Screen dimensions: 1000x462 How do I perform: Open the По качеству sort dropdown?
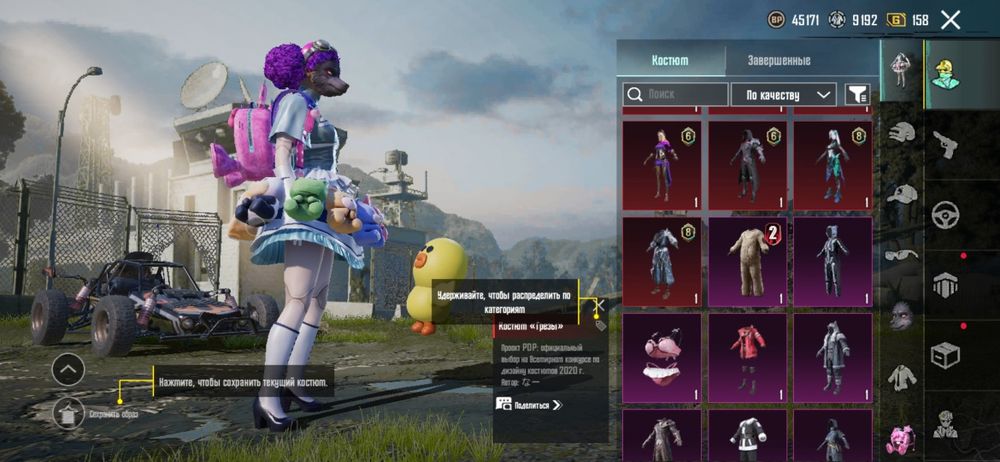pyautogui.click(x=784, y=94)
